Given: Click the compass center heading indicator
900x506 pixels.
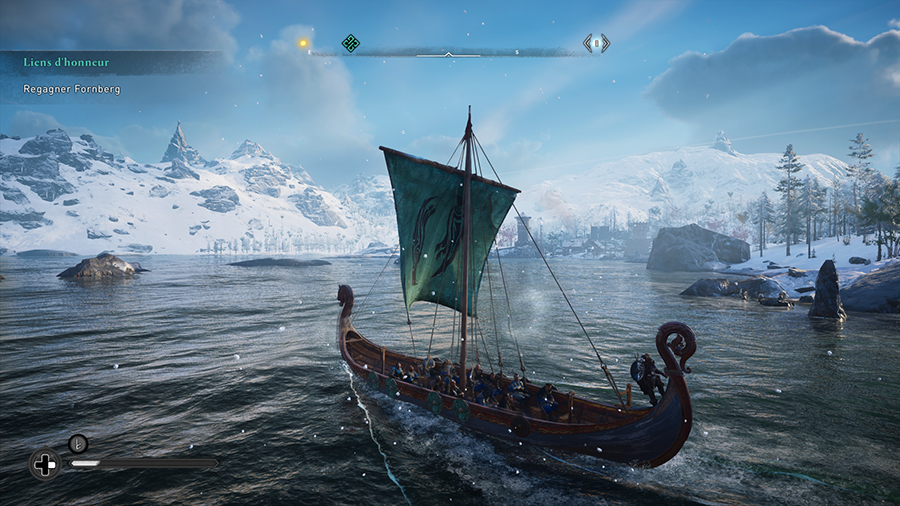Looking at the screenshot, I should point(448,54).
